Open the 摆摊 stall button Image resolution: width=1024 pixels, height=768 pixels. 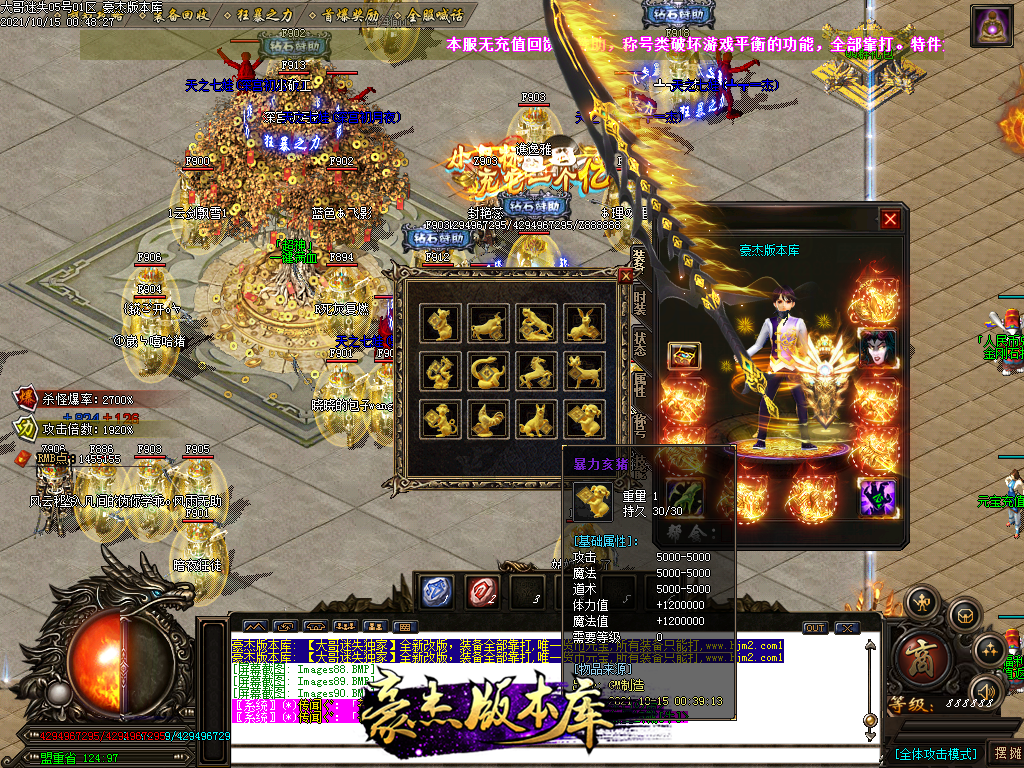tap(1002, 752)
